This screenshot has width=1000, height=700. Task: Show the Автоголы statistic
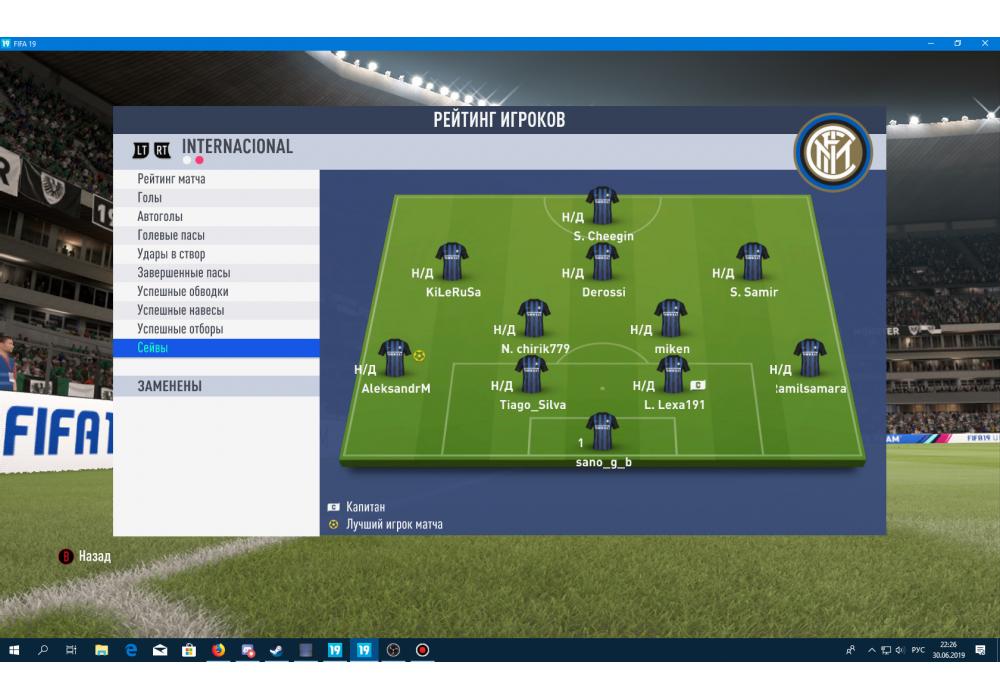click(160, 217)
